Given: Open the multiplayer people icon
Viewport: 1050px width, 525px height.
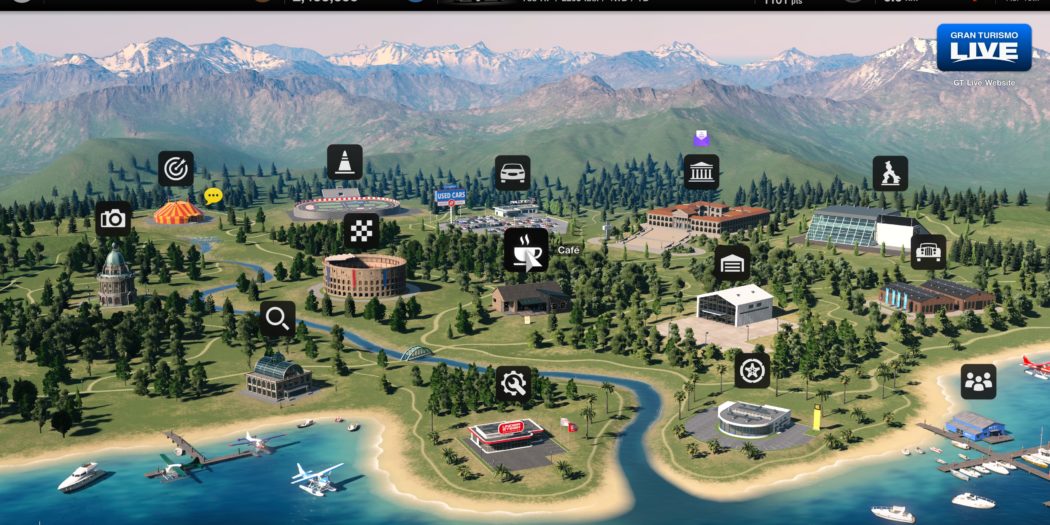Looking at the screenshot, I should coord(978,381).
